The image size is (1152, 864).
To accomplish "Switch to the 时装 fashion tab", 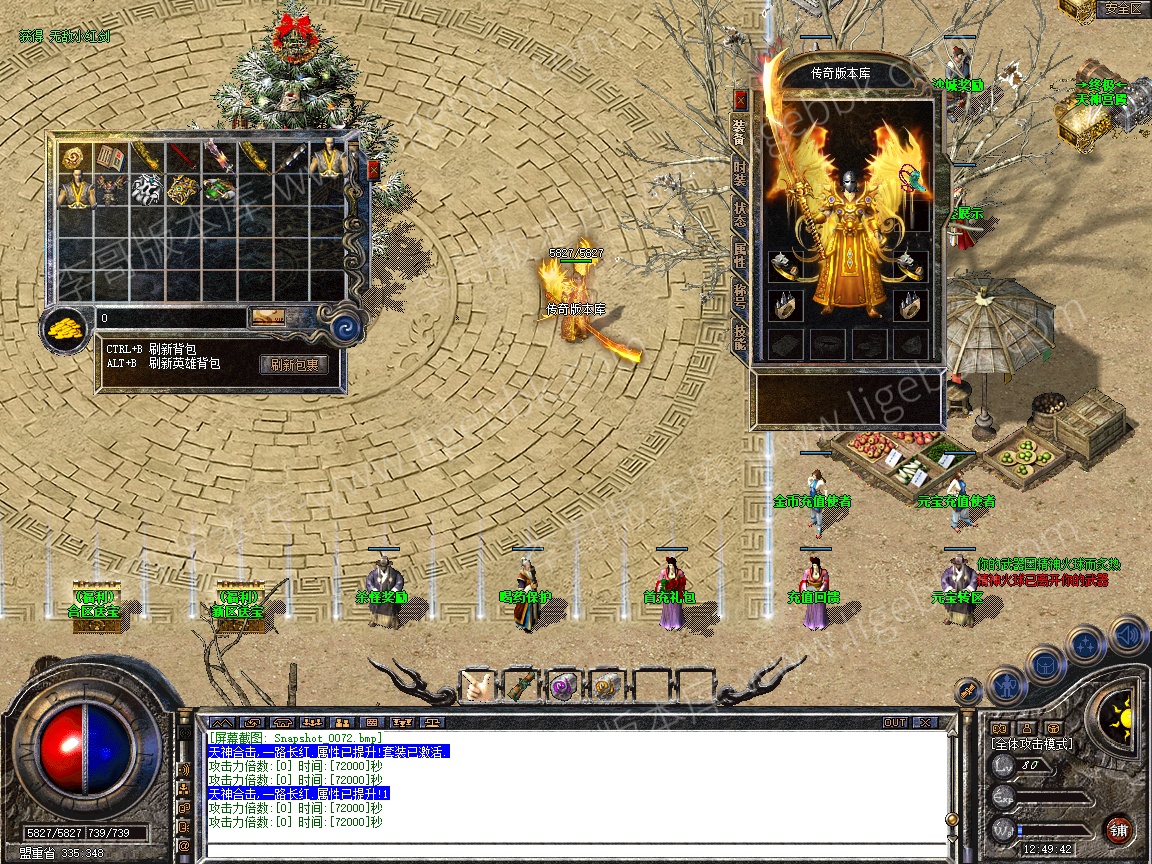I will 740,176.
